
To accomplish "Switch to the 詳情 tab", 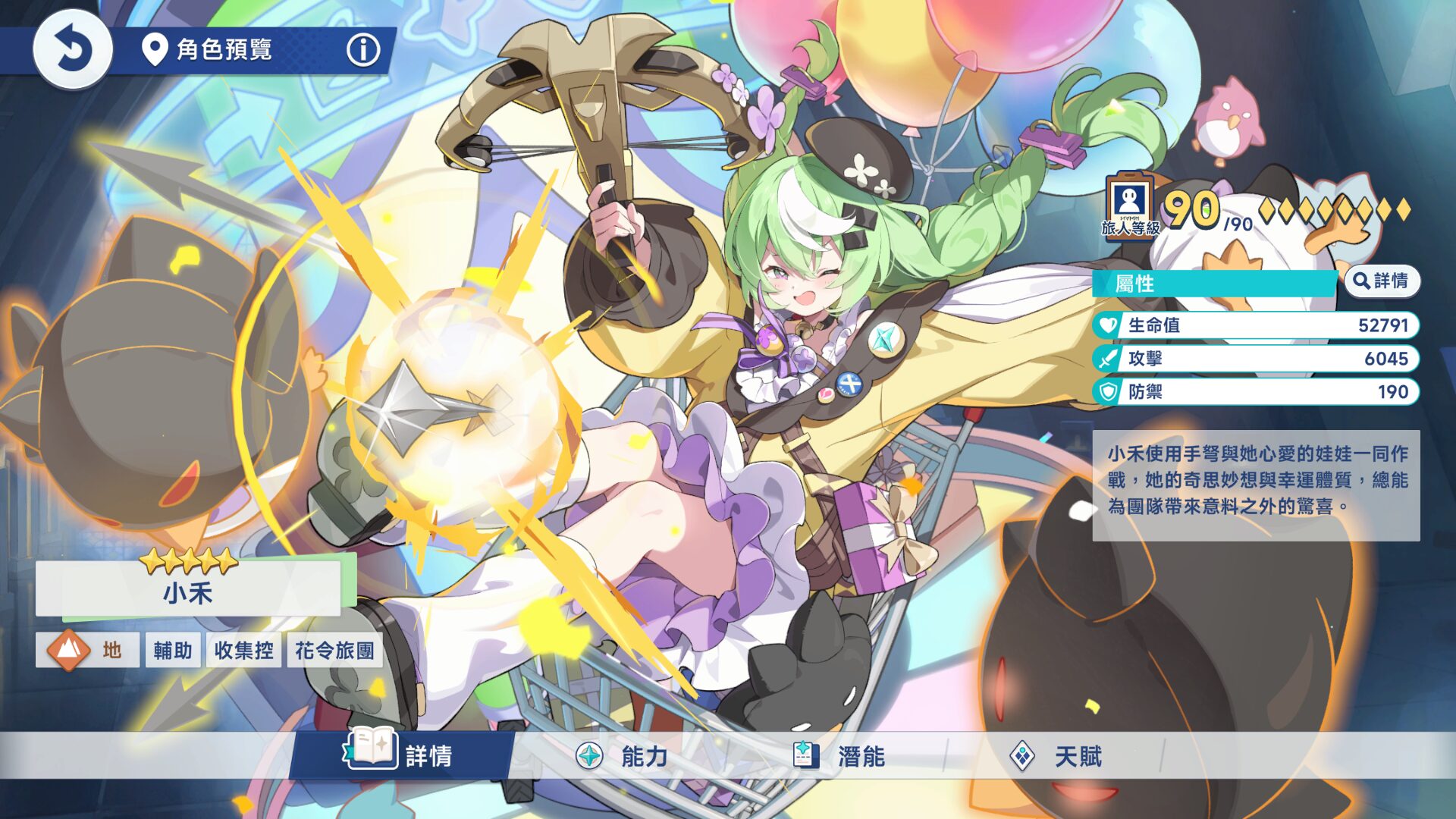I will point(402,755).
